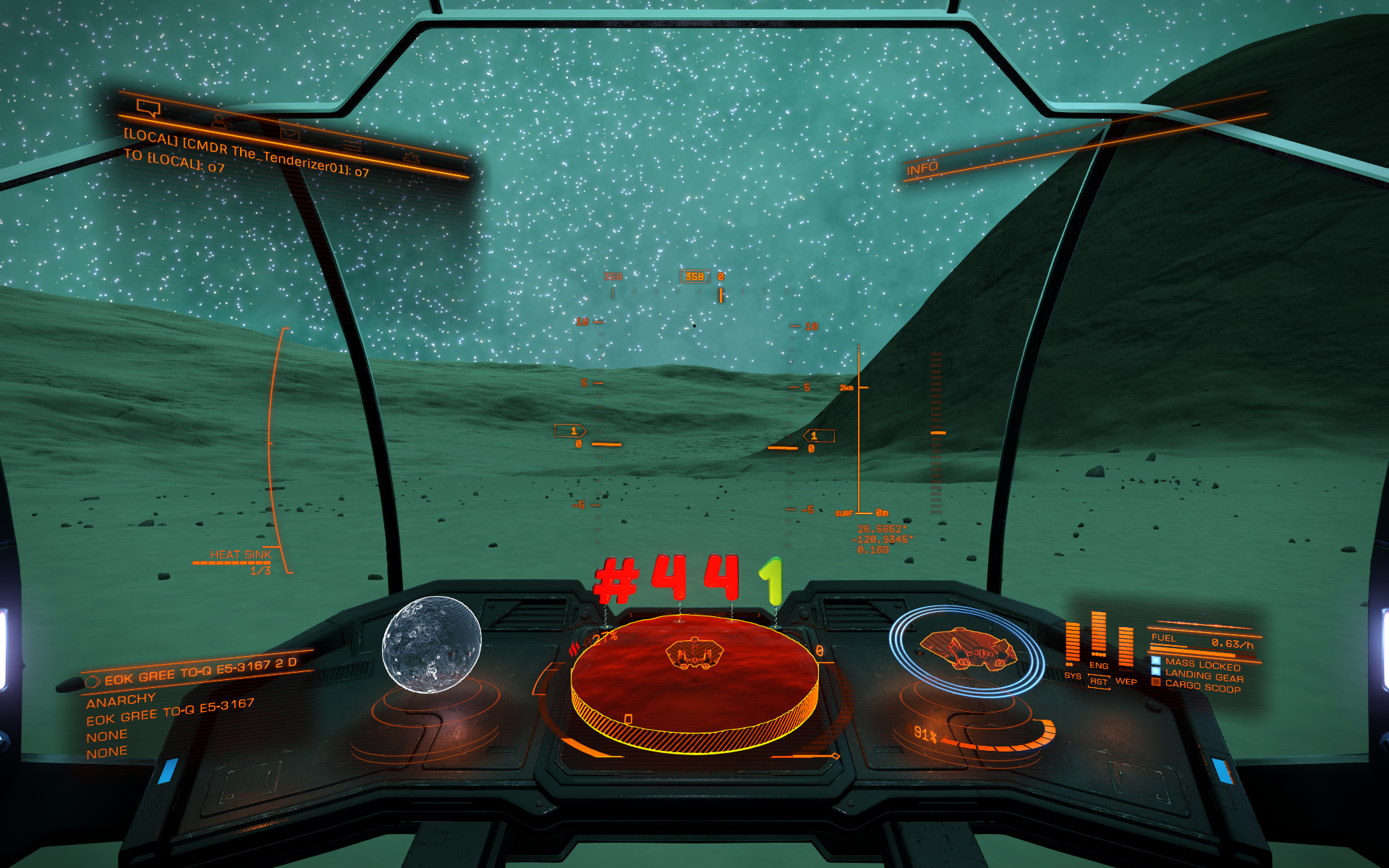Click the ship shield status hologram
Image resolution: width=1389 pixels, height=868 pixels.
(967, 650)
